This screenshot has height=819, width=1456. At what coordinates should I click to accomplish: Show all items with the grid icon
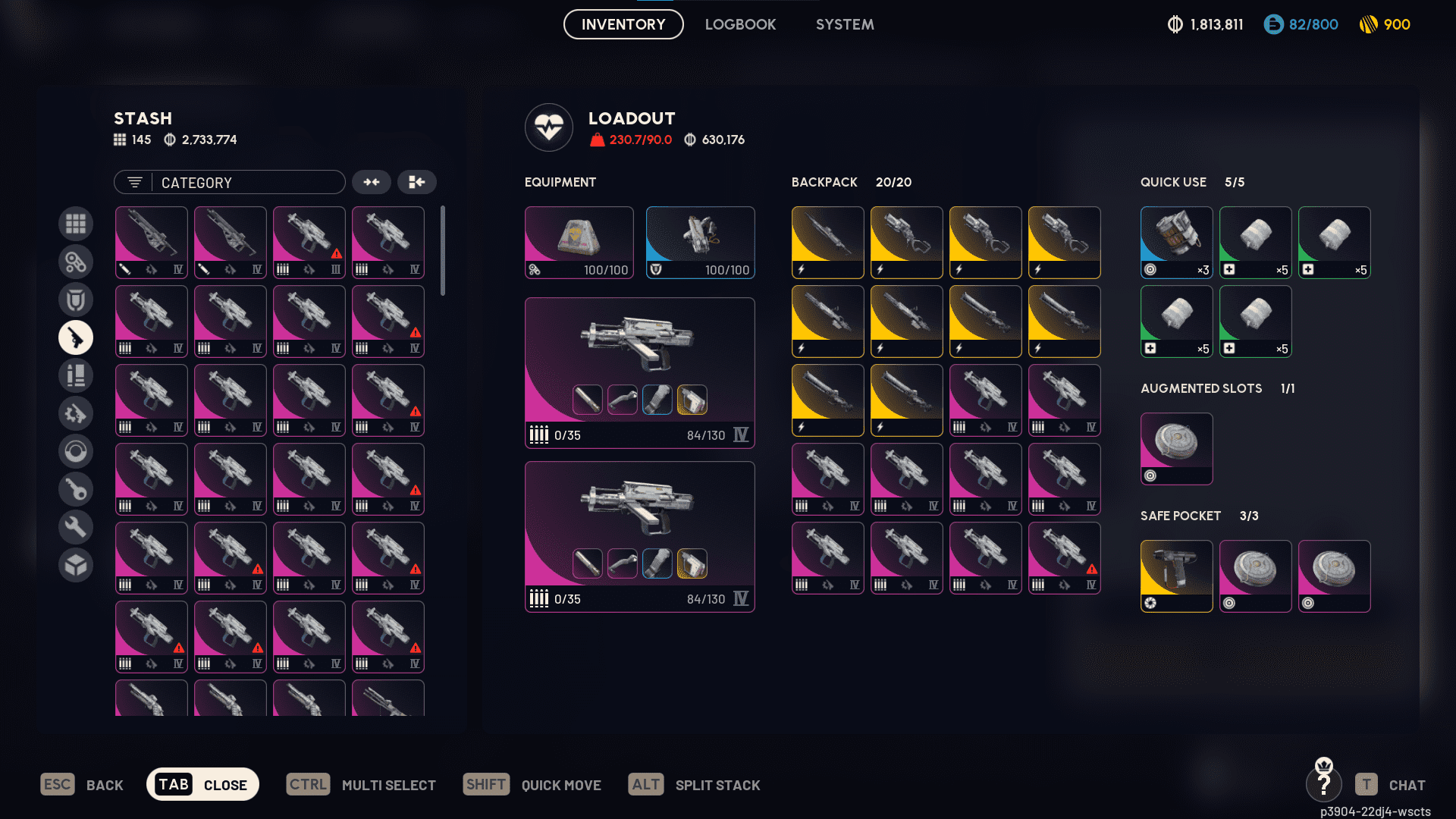pyautogui.click(x=76, y=224)
